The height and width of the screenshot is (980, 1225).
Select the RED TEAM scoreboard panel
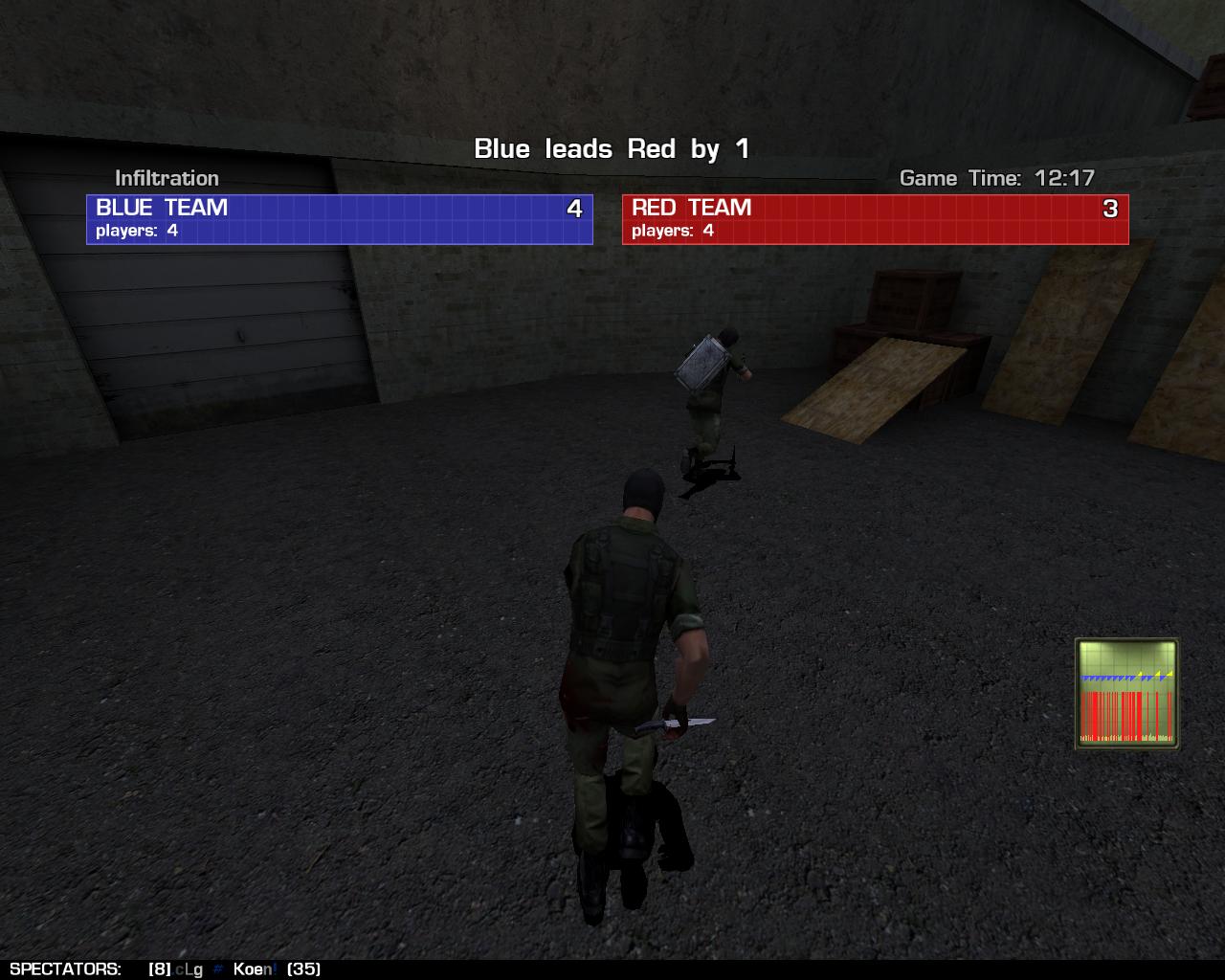(875, 219)
